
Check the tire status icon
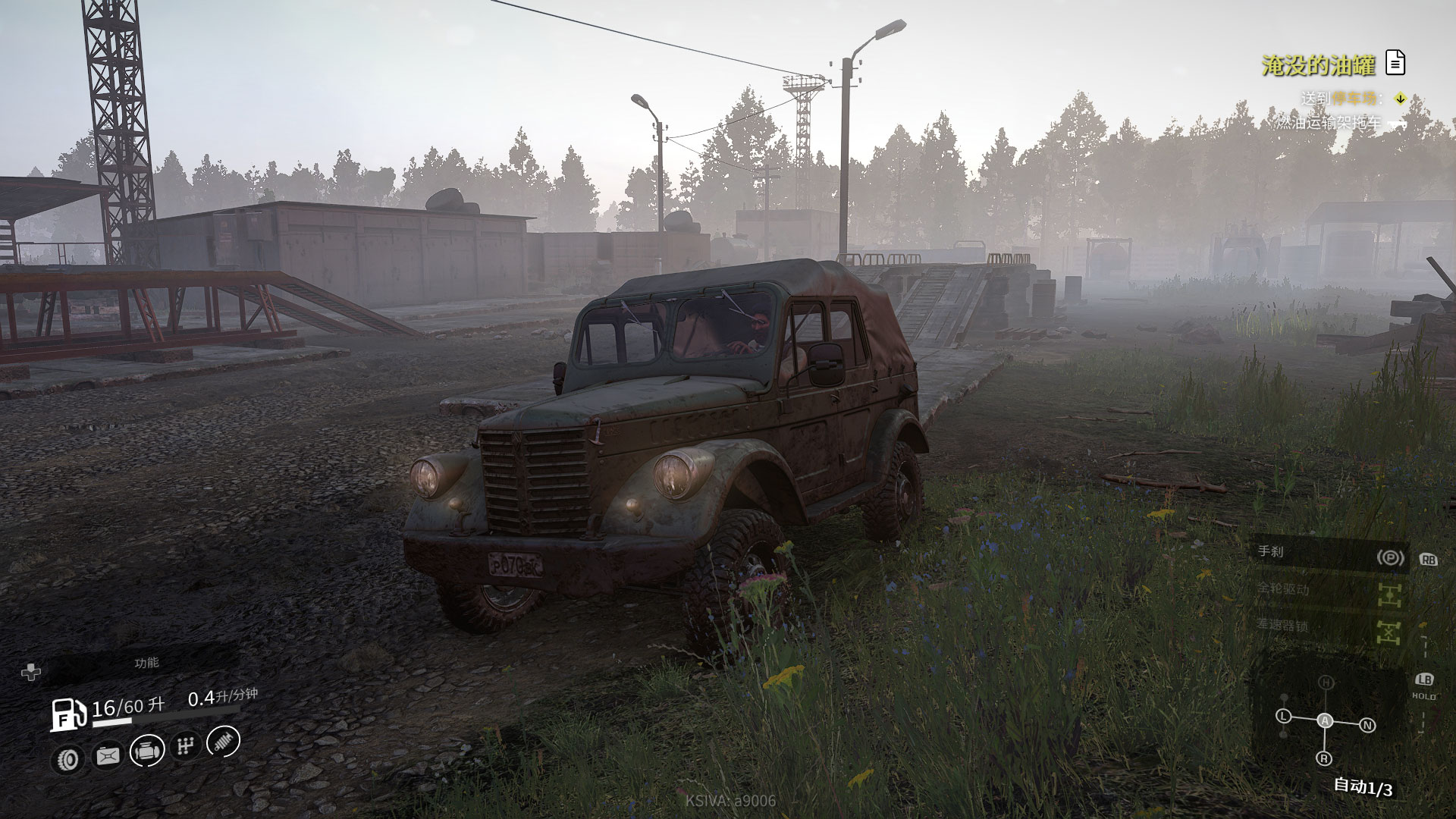tap(67, 758)
